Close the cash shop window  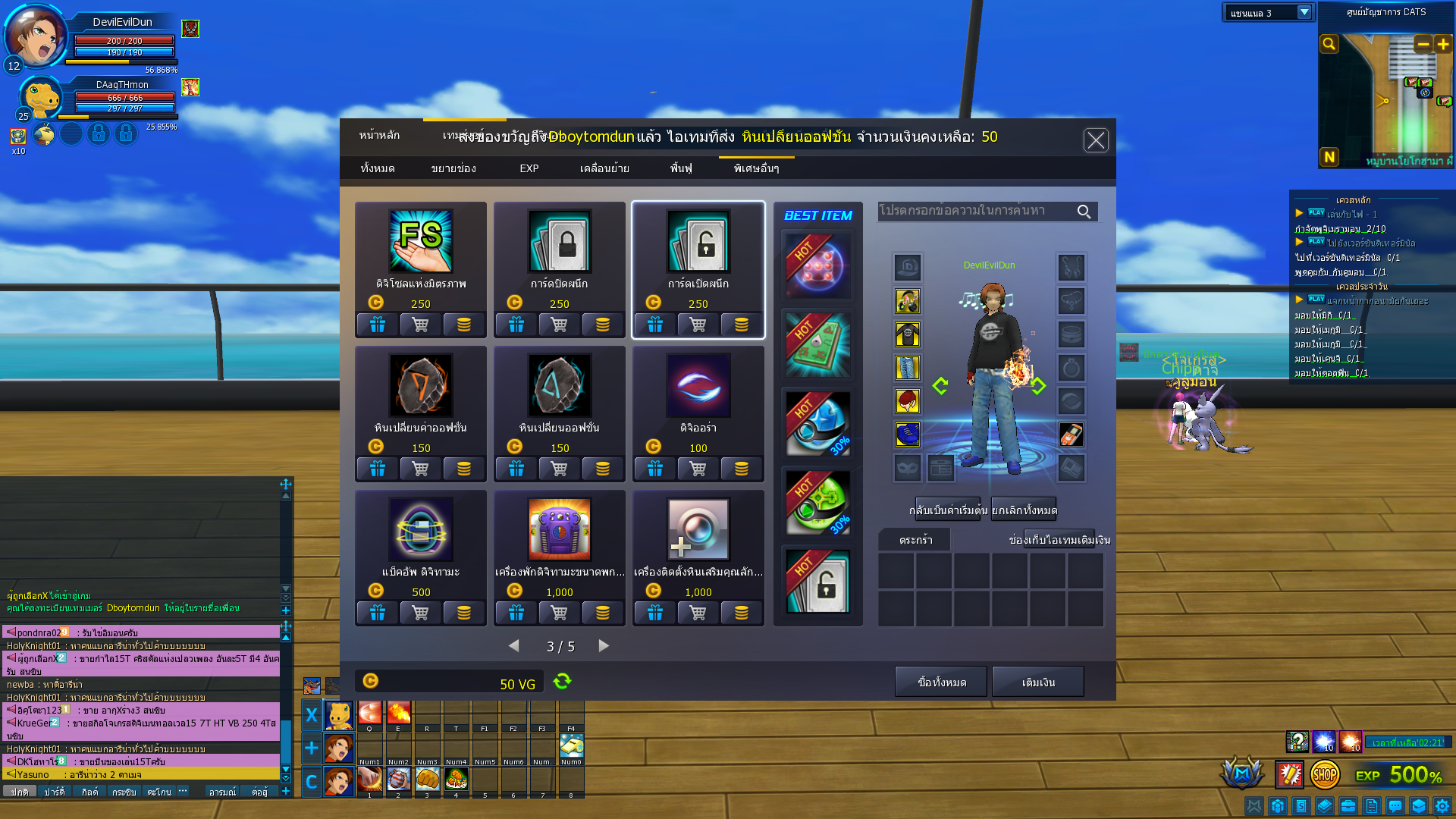click(x=1096, y=140)
